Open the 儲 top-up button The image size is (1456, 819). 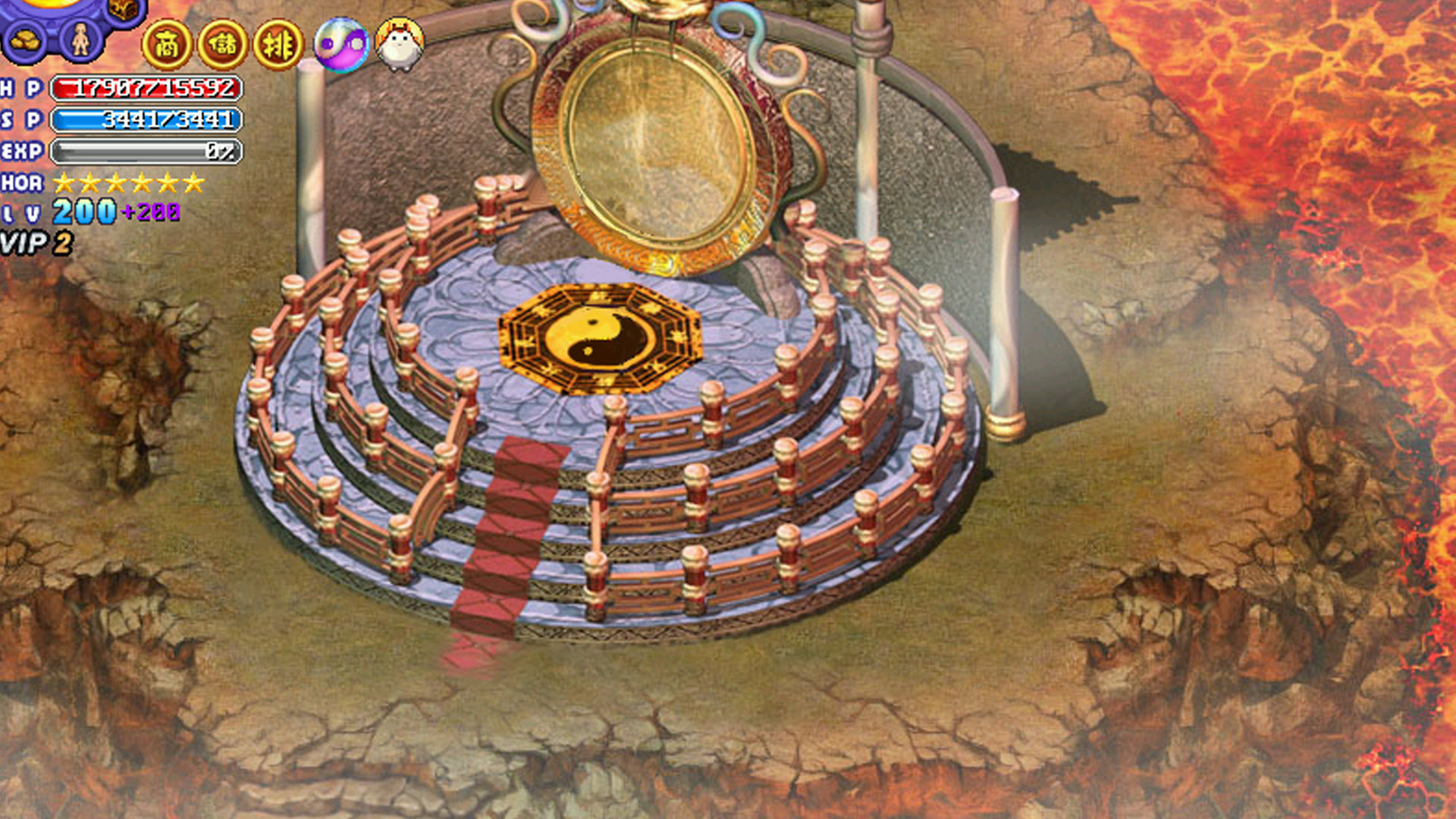(x=223, y=45)
